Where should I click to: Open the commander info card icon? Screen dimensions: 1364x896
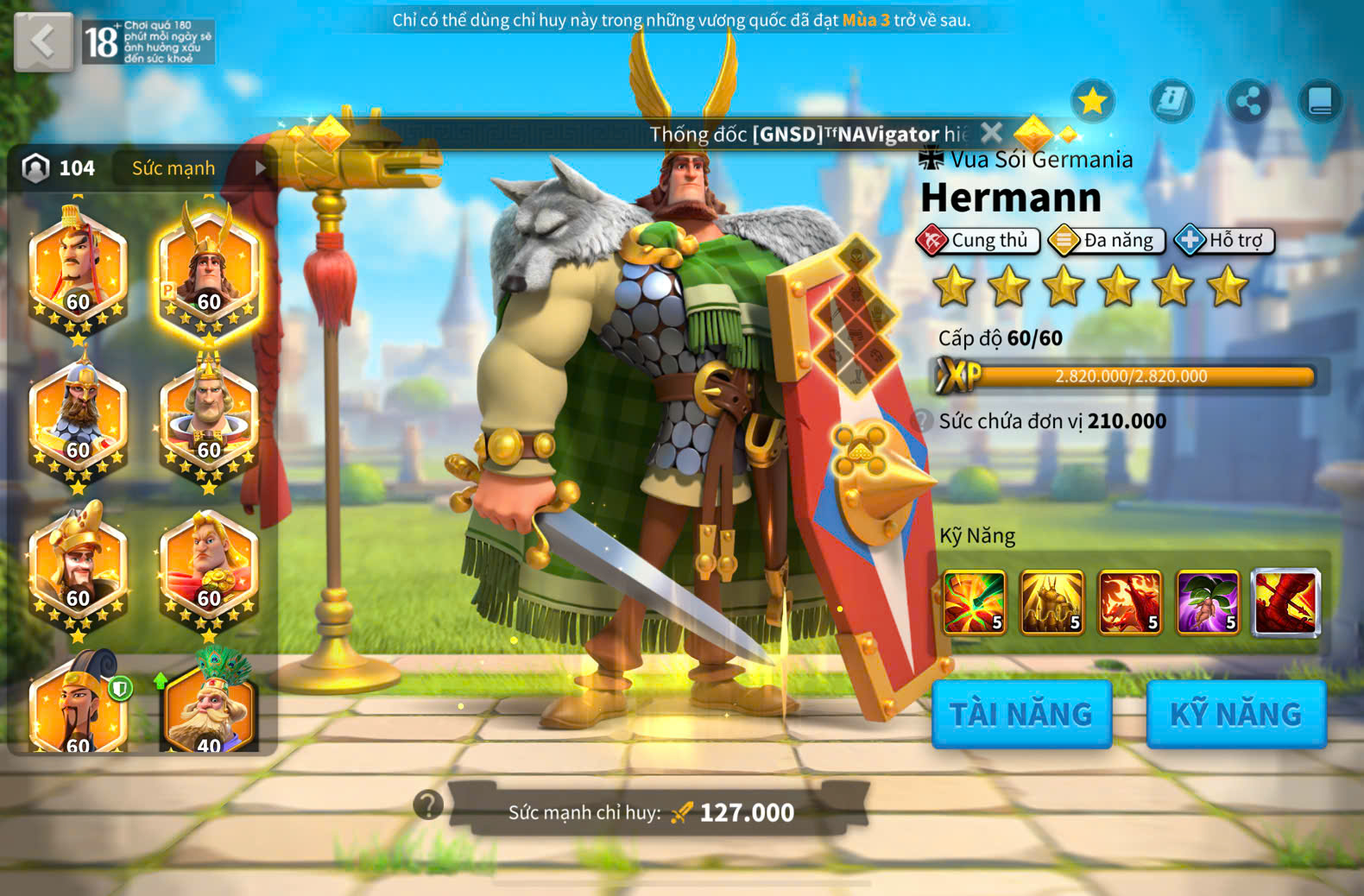[x=1171, y=102]
